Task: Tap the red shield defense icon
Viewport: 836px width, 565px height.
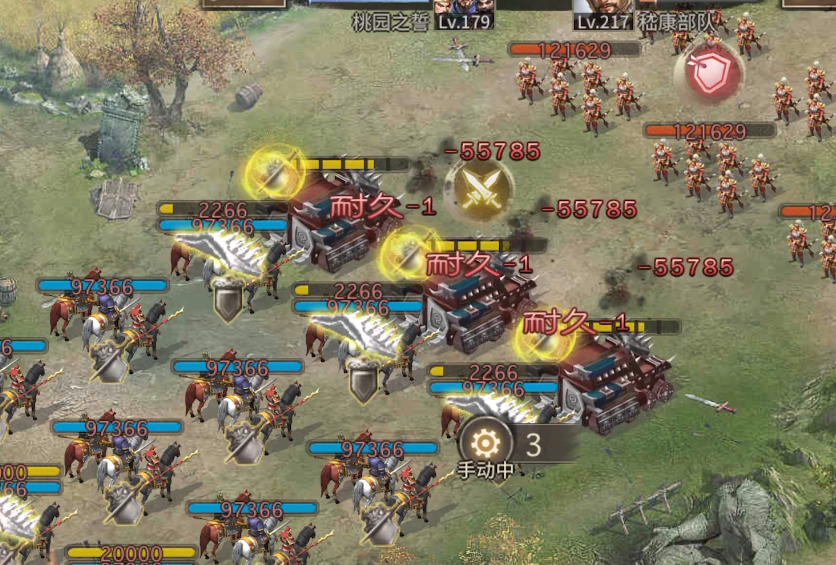Action: click(709, 72)
